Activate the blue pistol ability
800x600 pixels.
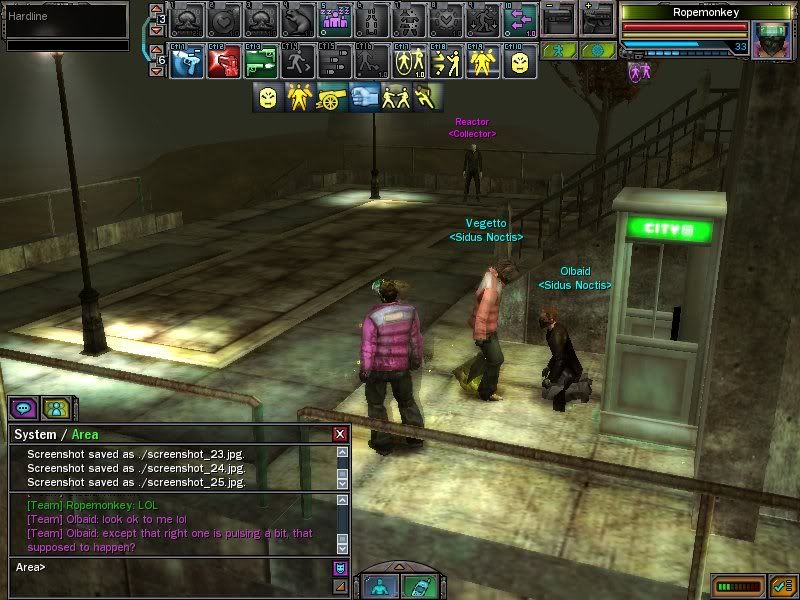(187, 63)
